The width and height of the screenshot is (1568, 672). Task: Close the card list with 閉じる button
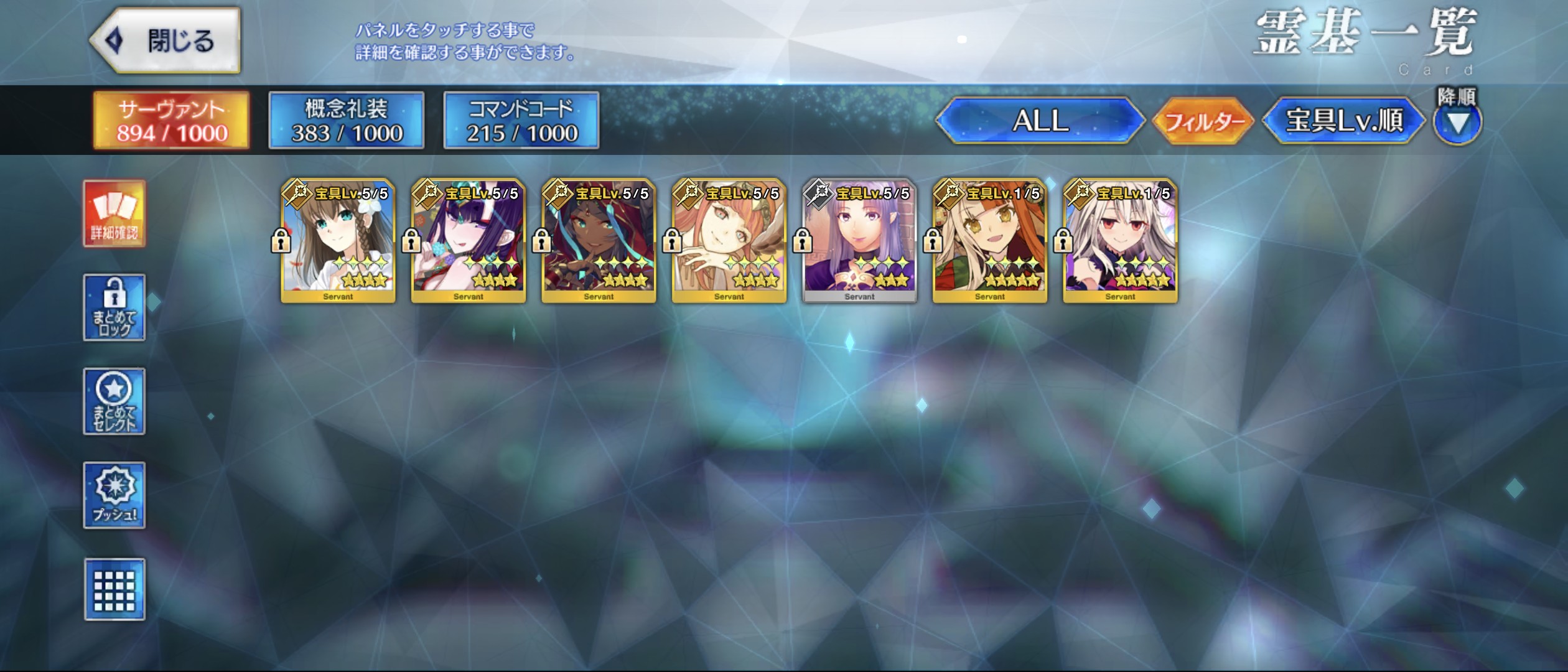166,41
